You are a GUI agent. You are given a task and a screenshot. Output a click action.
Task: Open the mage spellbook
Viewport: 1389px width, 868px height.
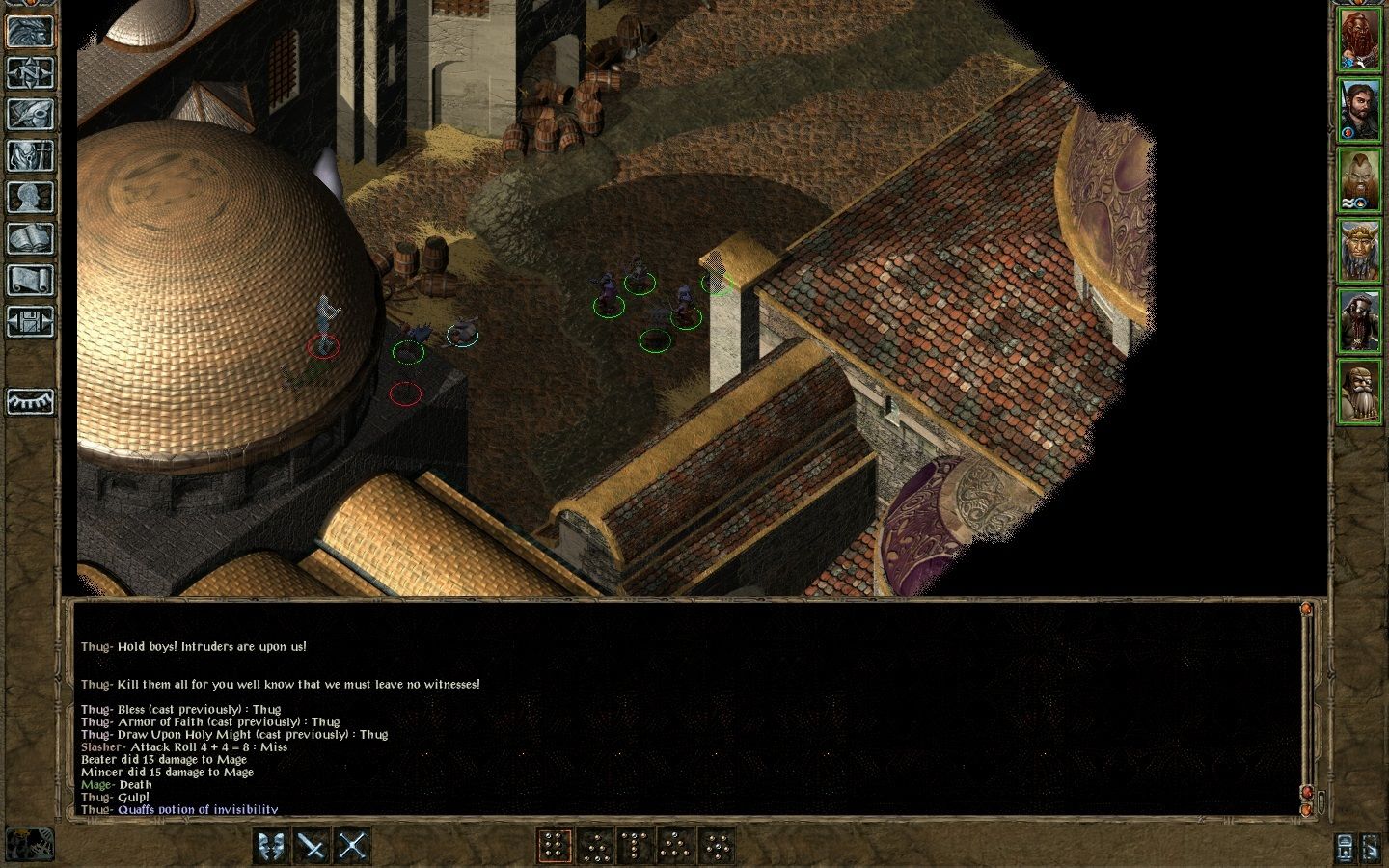30,238
